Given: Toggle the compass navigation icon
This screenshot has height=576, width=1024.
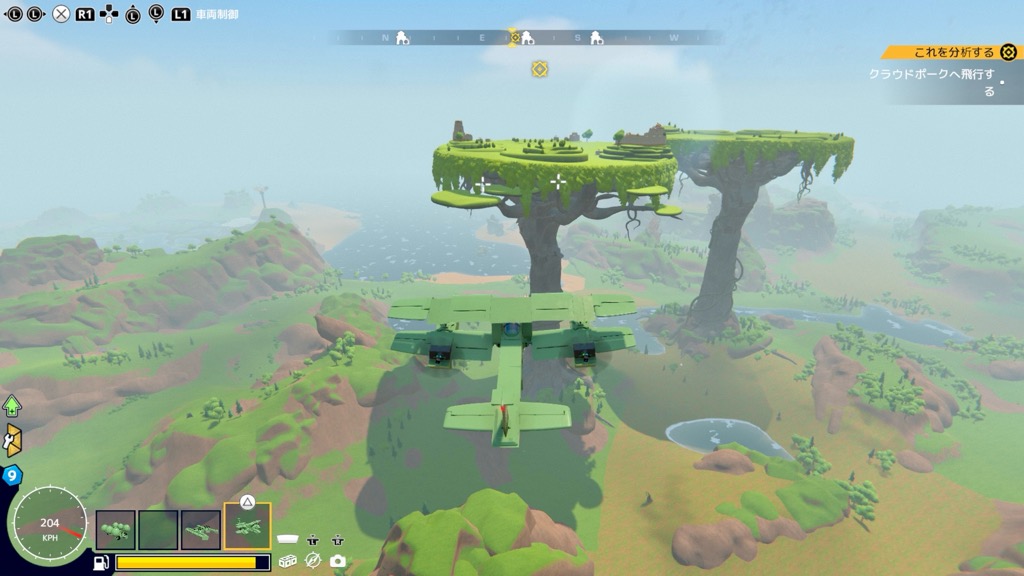Looking at the screenshot, I should click(313, 561).
